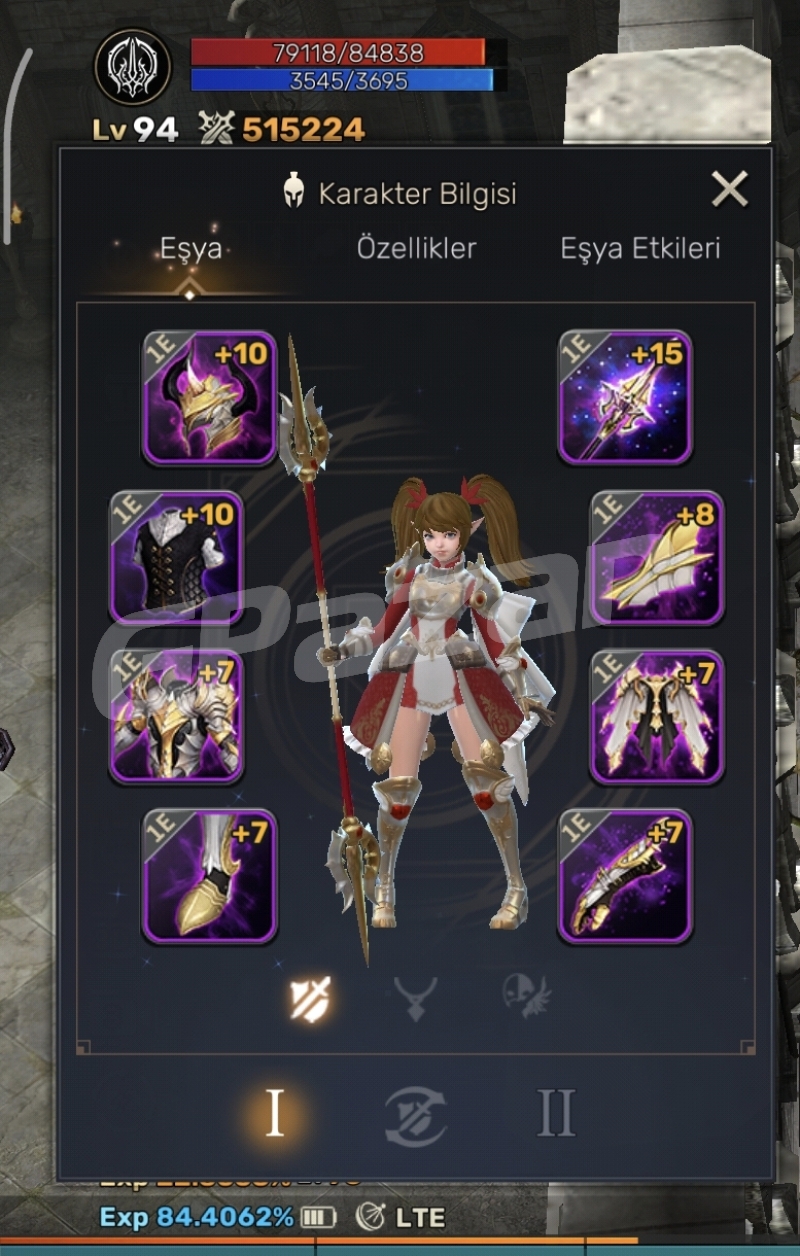Show the sword and shield equipment category
Viewport: 800px width, 1256px height.
tap(310, 998)
